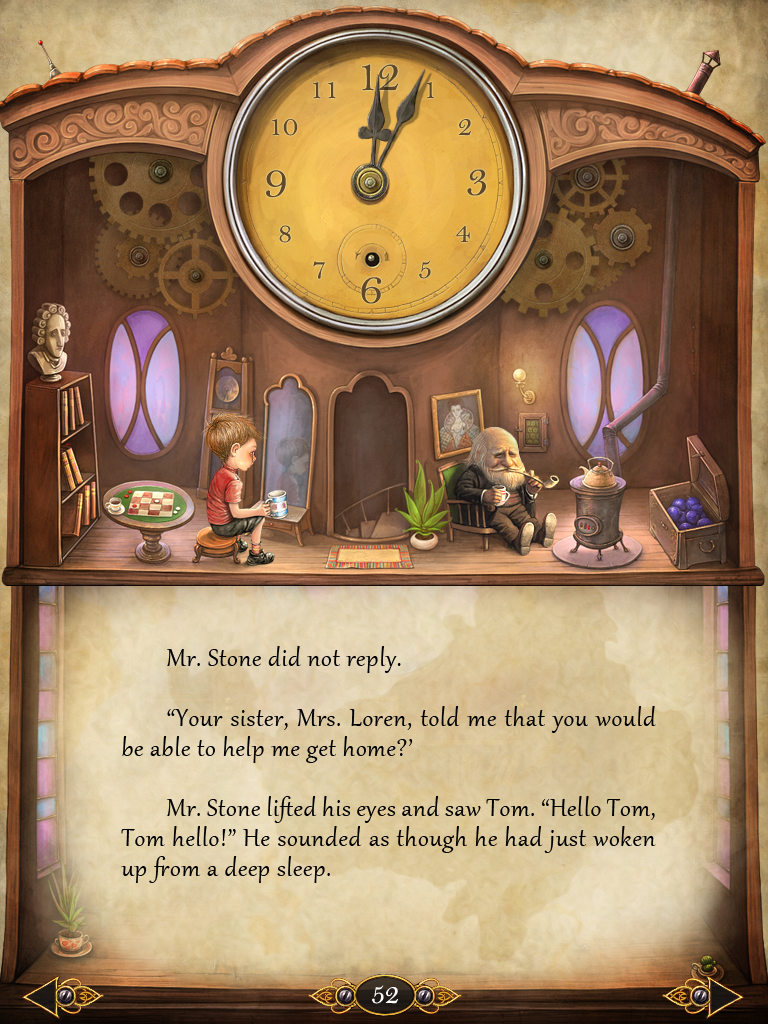Open the page 52 number badge

click(x=385, y=995)
